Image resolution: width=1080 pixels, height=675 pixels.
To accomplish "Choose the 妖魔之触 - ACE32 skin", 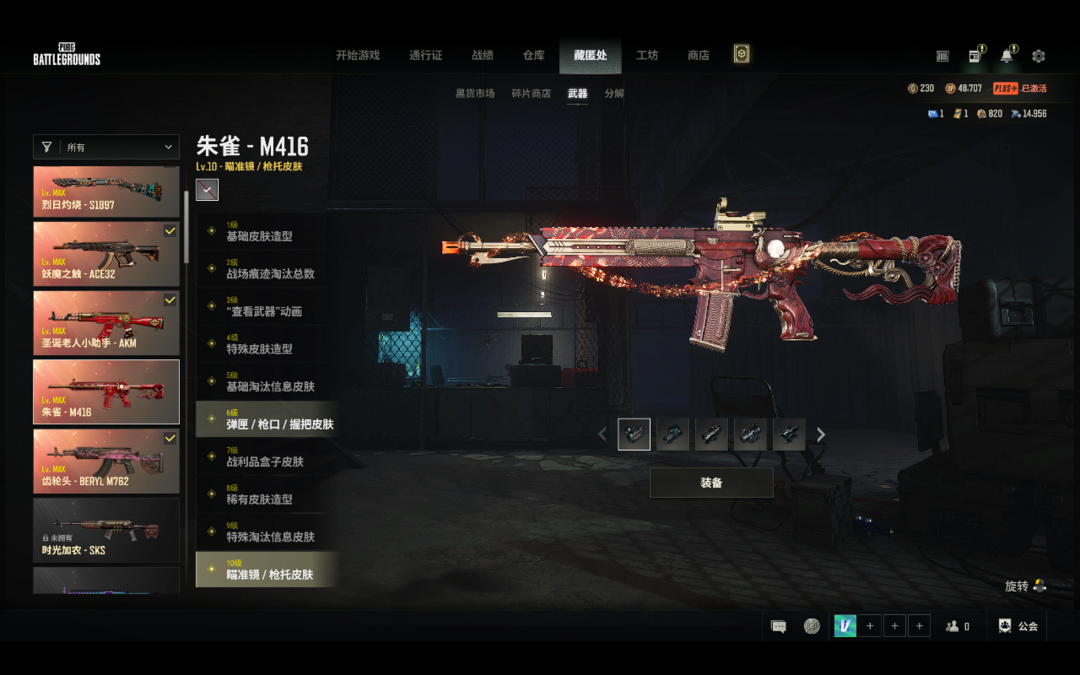I will click(x=106, y=253).
